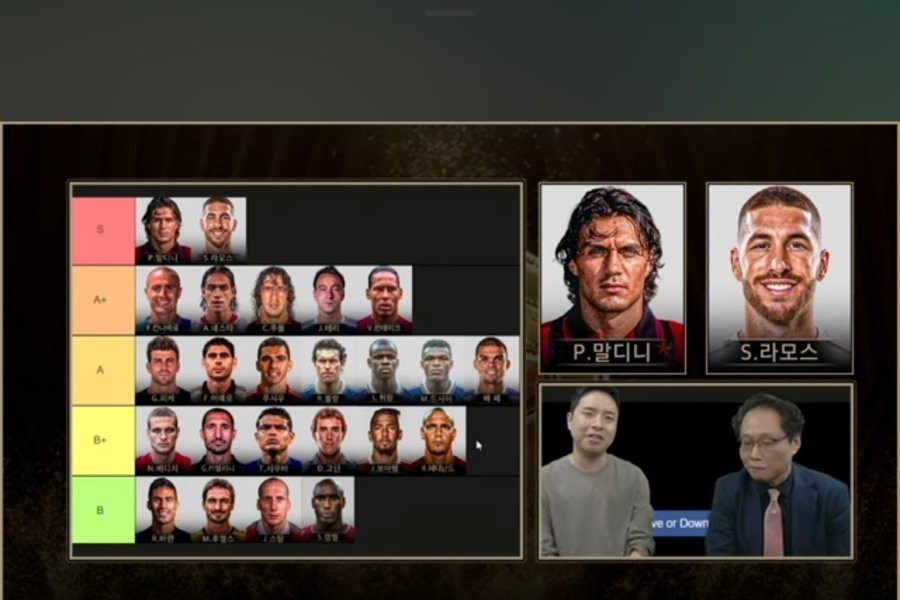Screen dimensions: 900x600
Task: Choose the G.피케 card in A tier
Action: (163, 369)
